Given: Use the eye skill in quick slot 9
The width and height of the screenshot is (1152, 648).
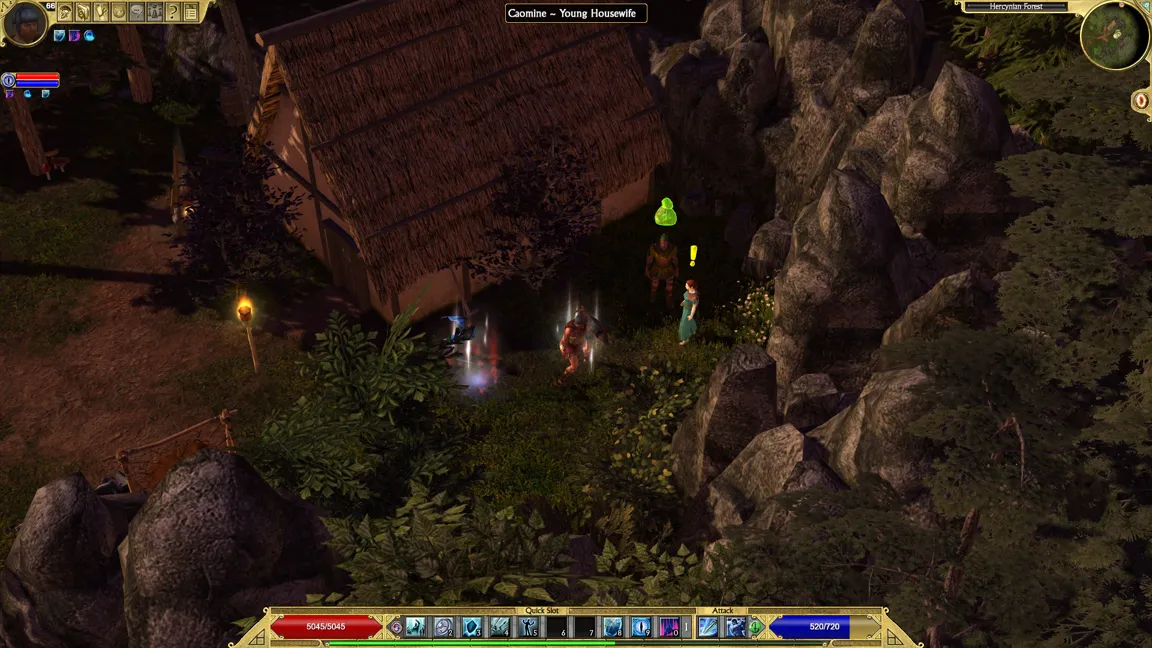Looking at the screenshot, I should (x=640, y=627).
